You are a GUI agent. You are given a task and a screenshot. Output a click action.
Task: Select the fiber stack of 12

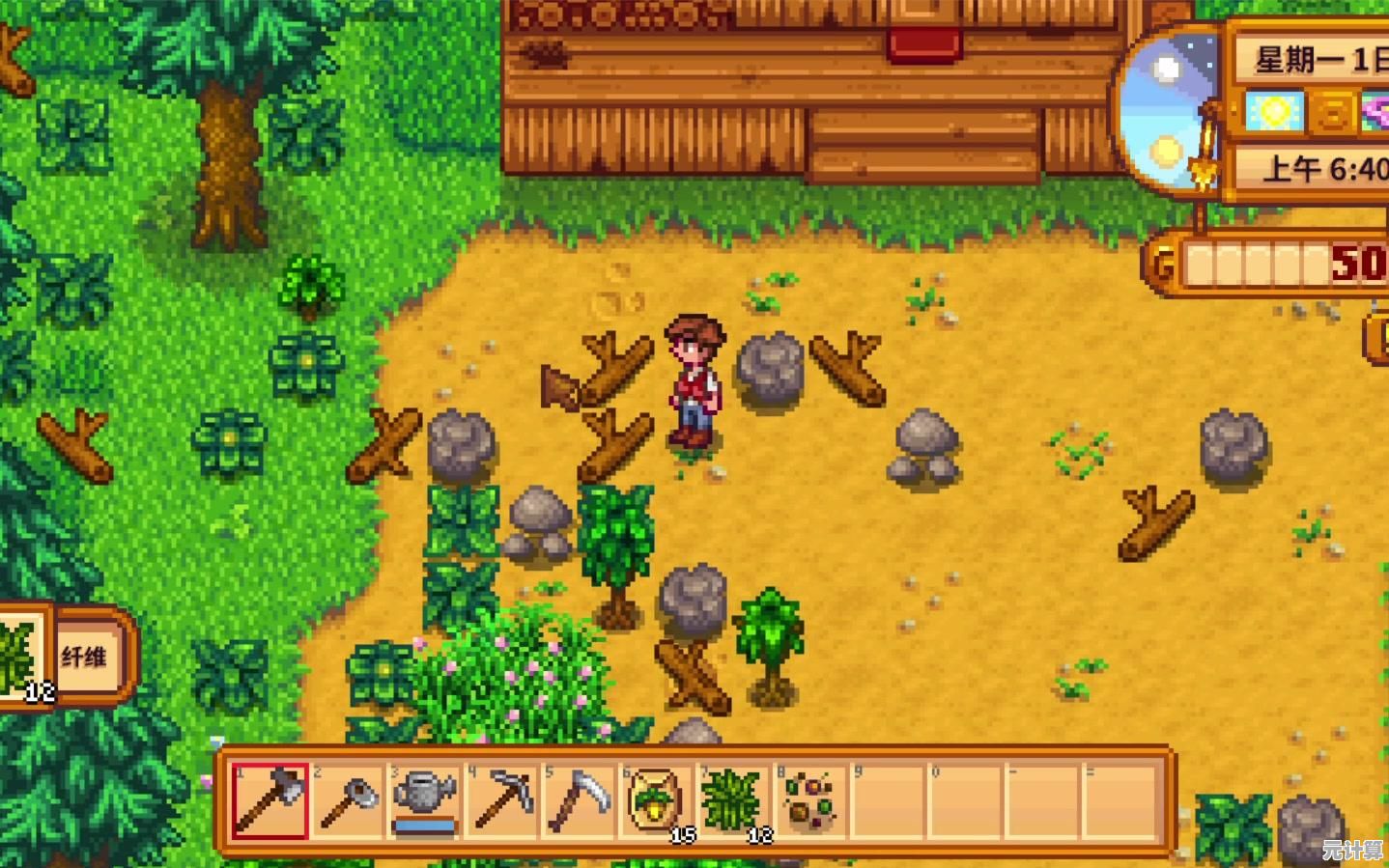tap(734, 800)
